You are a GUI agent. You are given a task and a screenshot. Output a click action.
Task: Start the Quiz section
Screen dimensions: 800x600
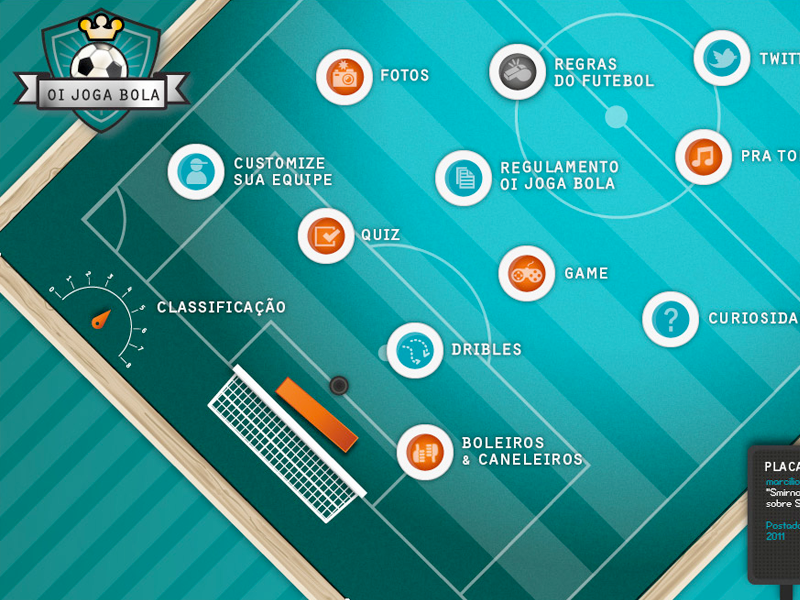(x=326, y=236)
